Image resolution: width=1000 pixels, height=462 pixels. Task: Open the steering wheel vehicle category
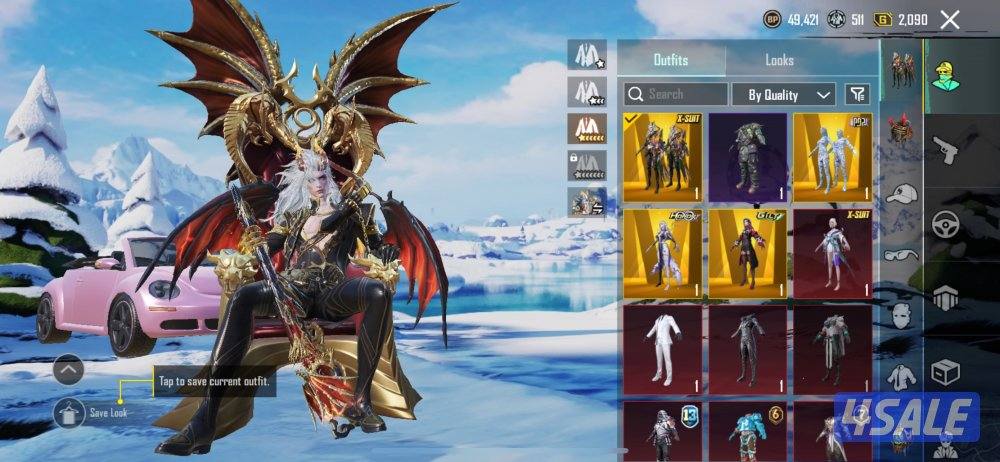pyautogui.click(x=945, y=224)
